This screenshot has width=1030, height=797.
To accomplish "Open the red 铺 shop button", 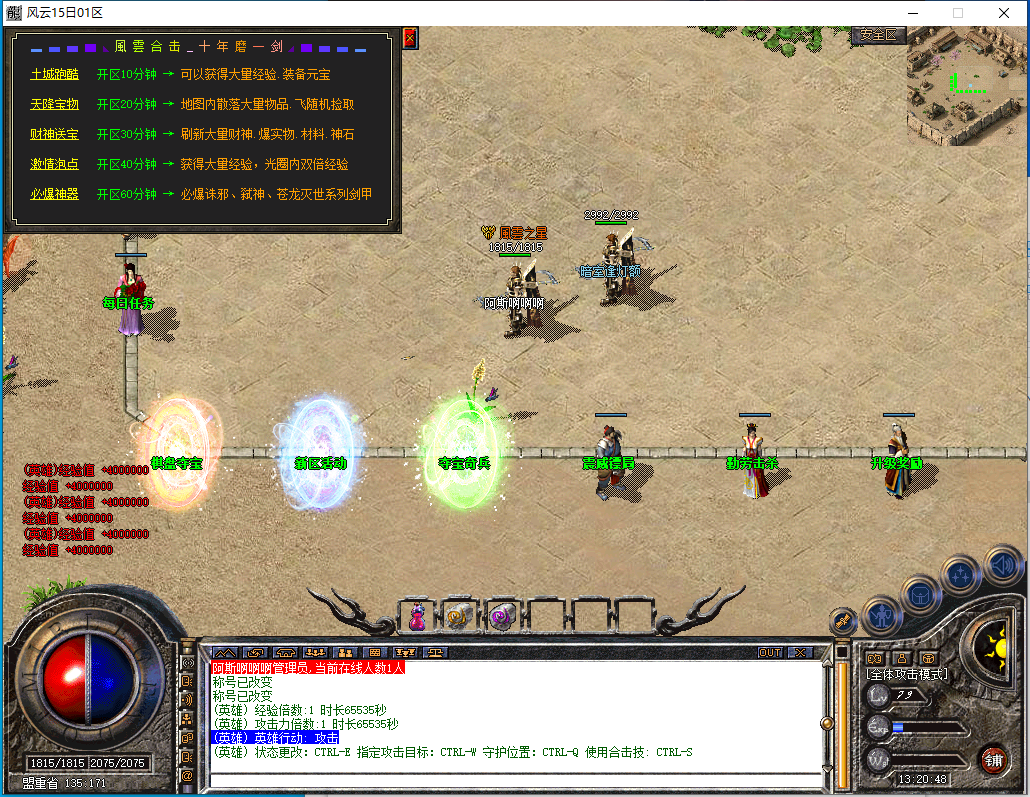I will [x=992, y=759].
